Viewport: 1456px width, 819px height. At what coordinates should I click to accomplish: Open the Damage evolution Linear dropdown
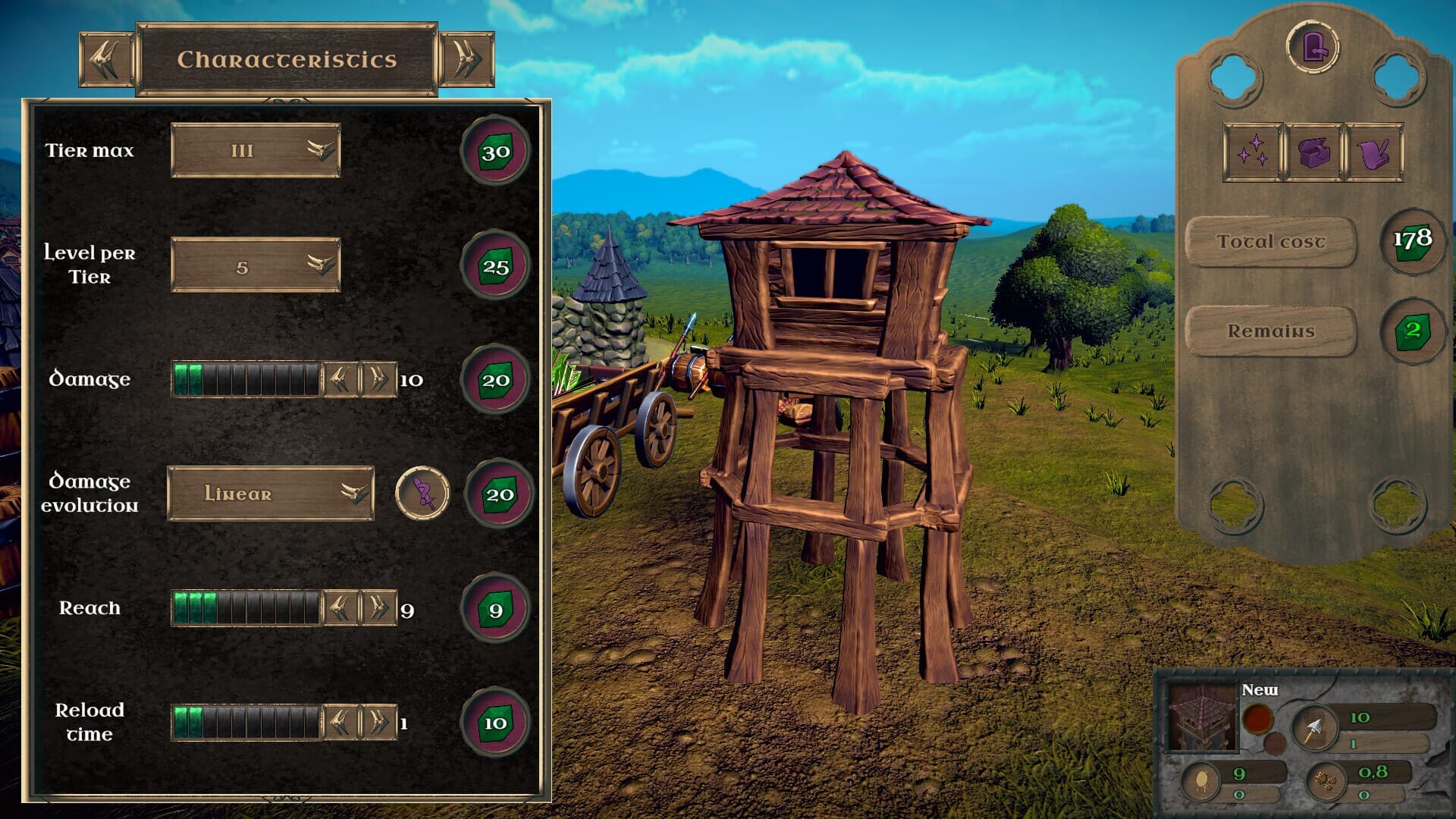271,494
